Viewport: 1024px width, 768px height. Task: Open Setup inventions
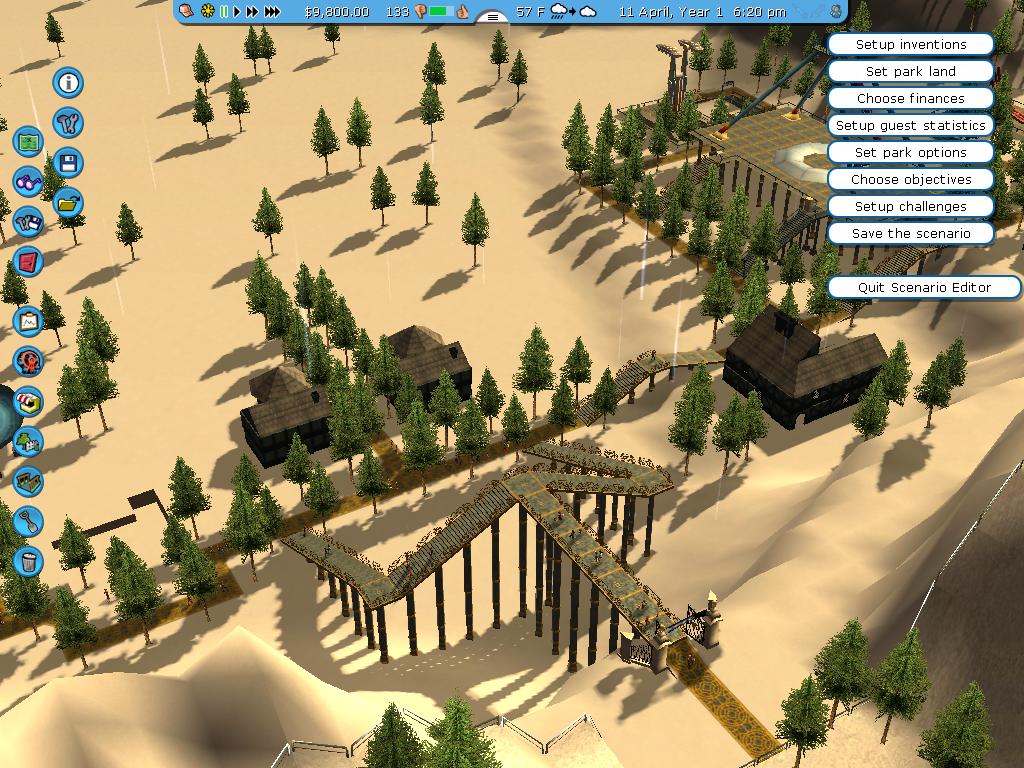coord(910,44)
